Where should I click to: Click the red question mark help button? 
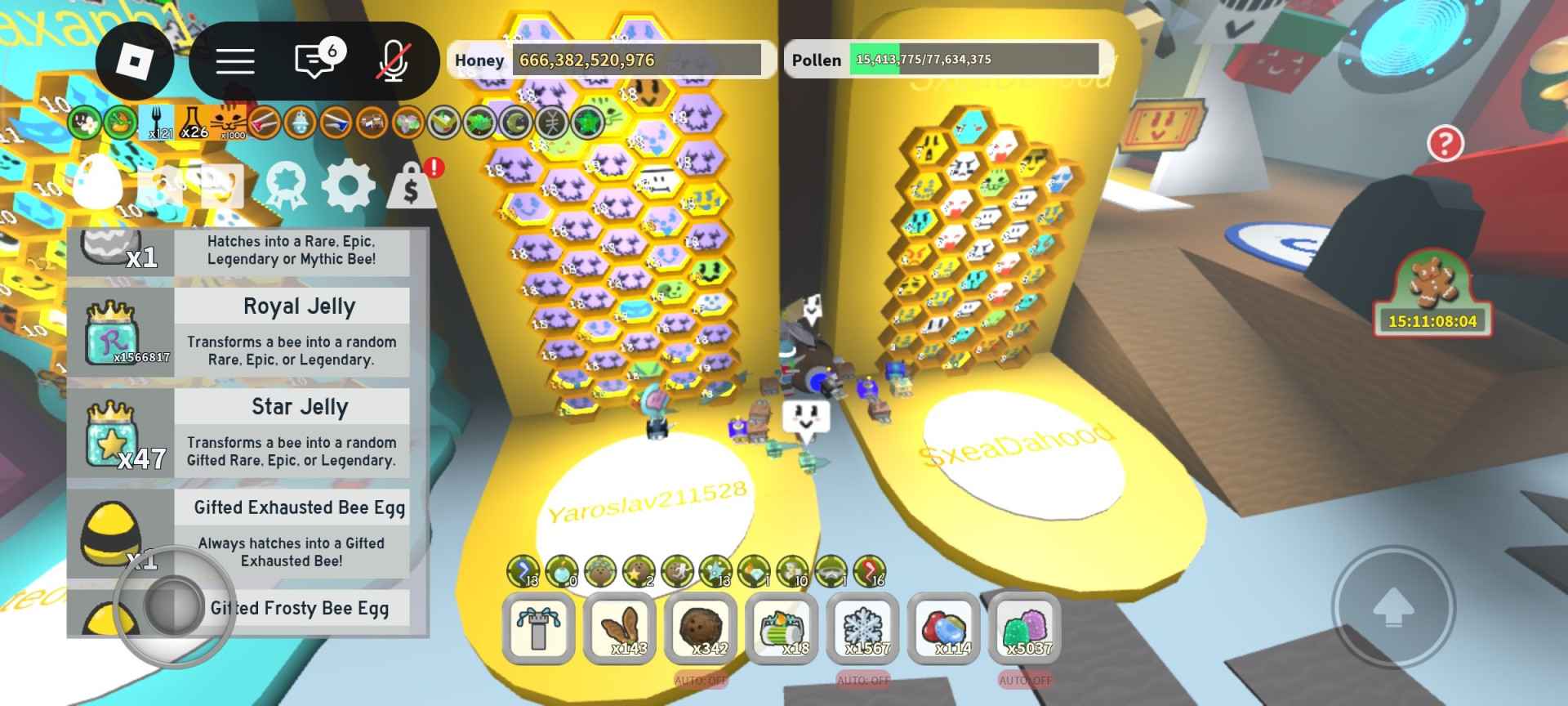[1447, 145]
